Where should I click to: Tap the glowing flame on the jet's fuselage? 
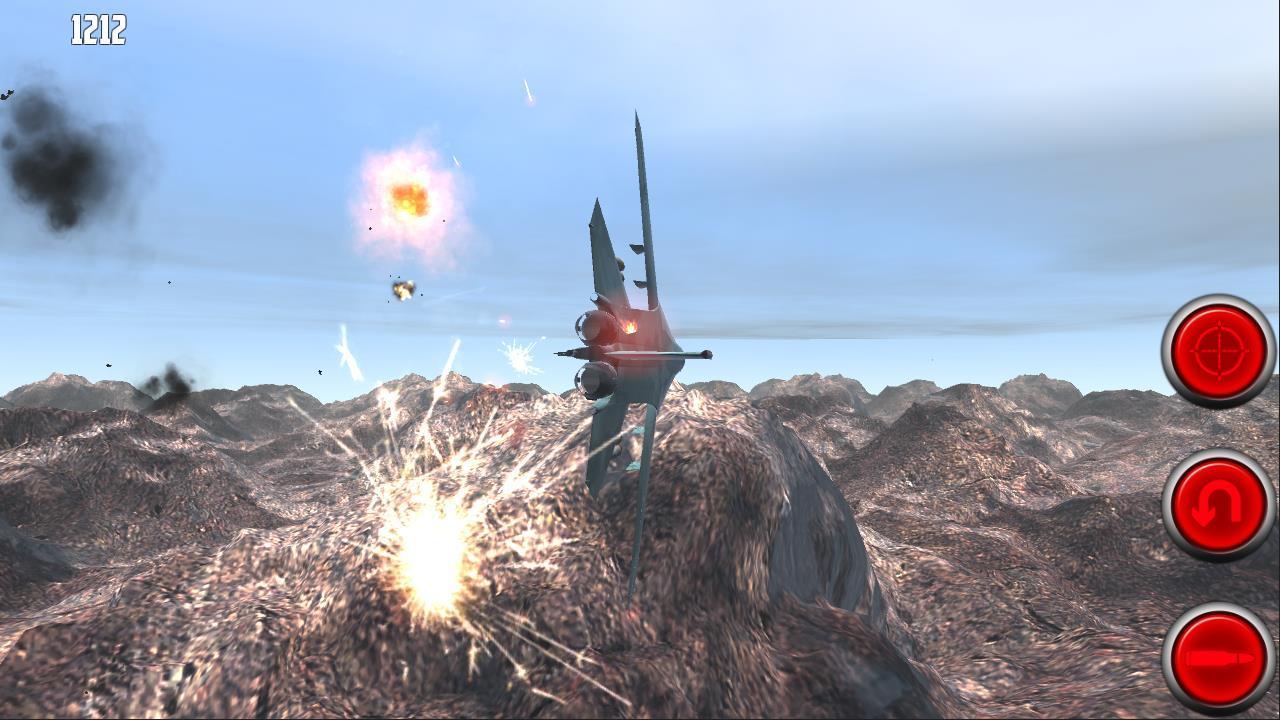[x=630, y=325]
